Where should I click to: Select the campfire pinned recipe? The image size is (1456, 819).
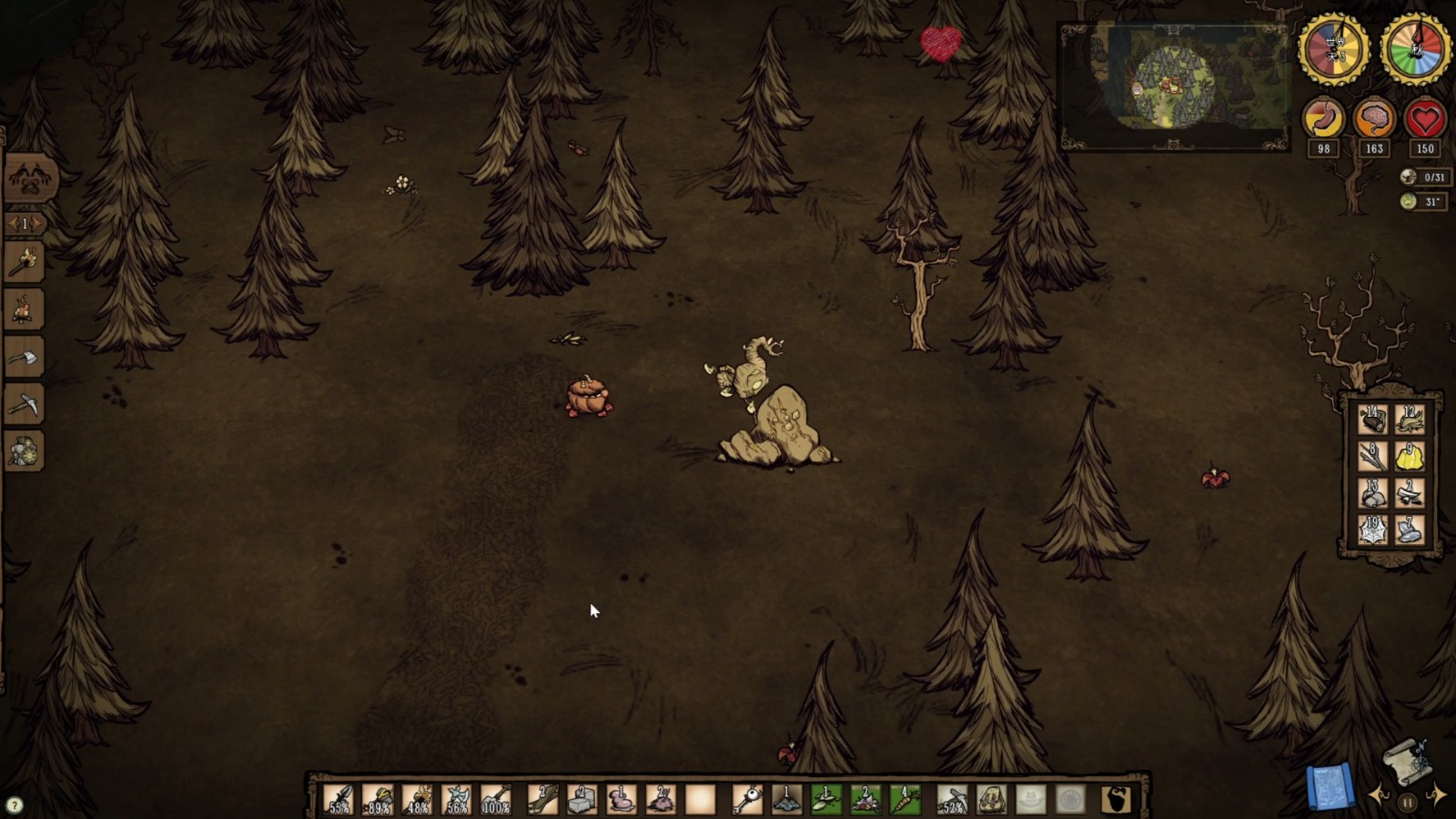(25, 311)
